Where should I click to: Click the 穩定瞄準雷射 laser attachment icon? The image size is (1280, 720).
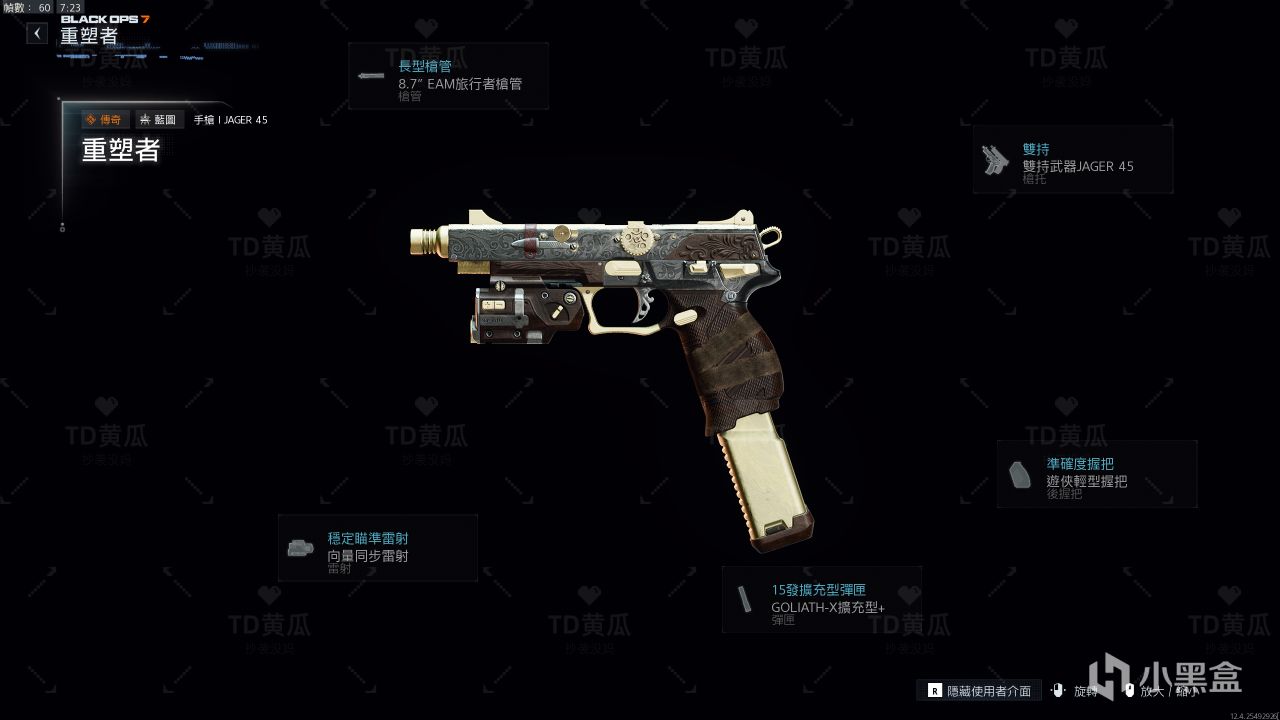(x=300, y=546)
